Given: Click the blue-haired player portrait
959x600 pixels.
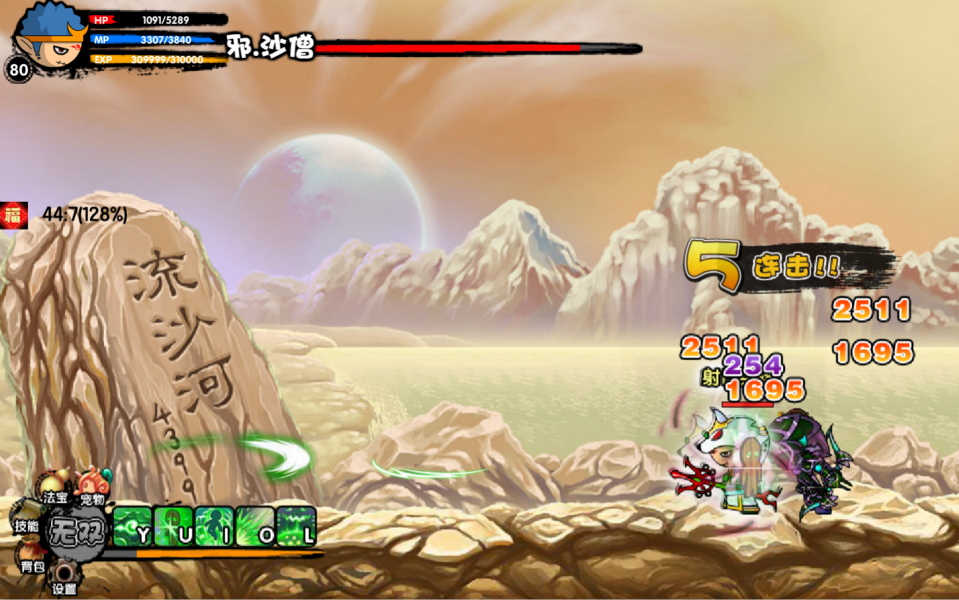Looking at the screenshot, I should (x=48, y=35).
